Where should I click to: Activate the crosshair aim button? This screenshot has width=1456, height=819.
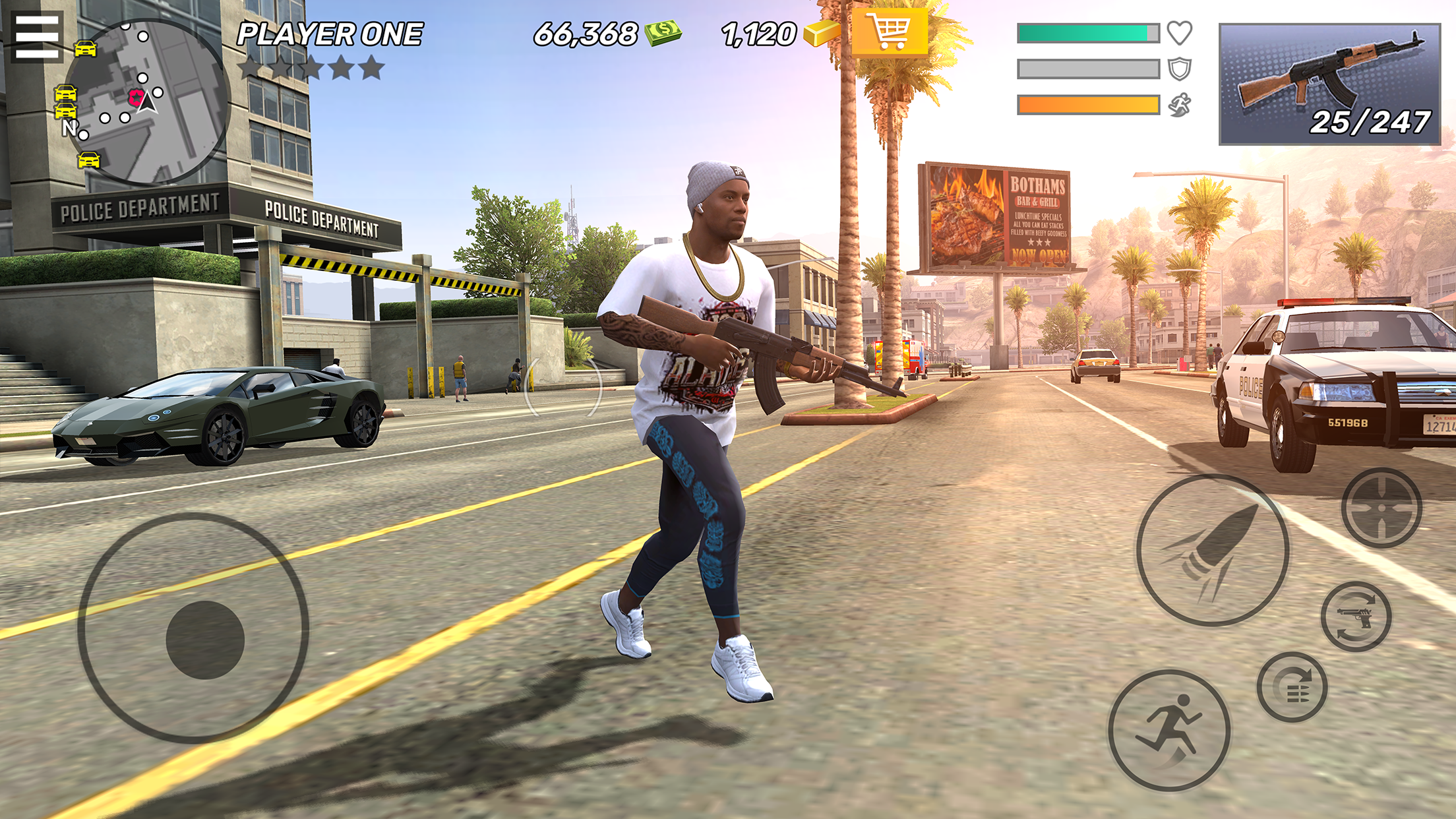point(1381,508)
